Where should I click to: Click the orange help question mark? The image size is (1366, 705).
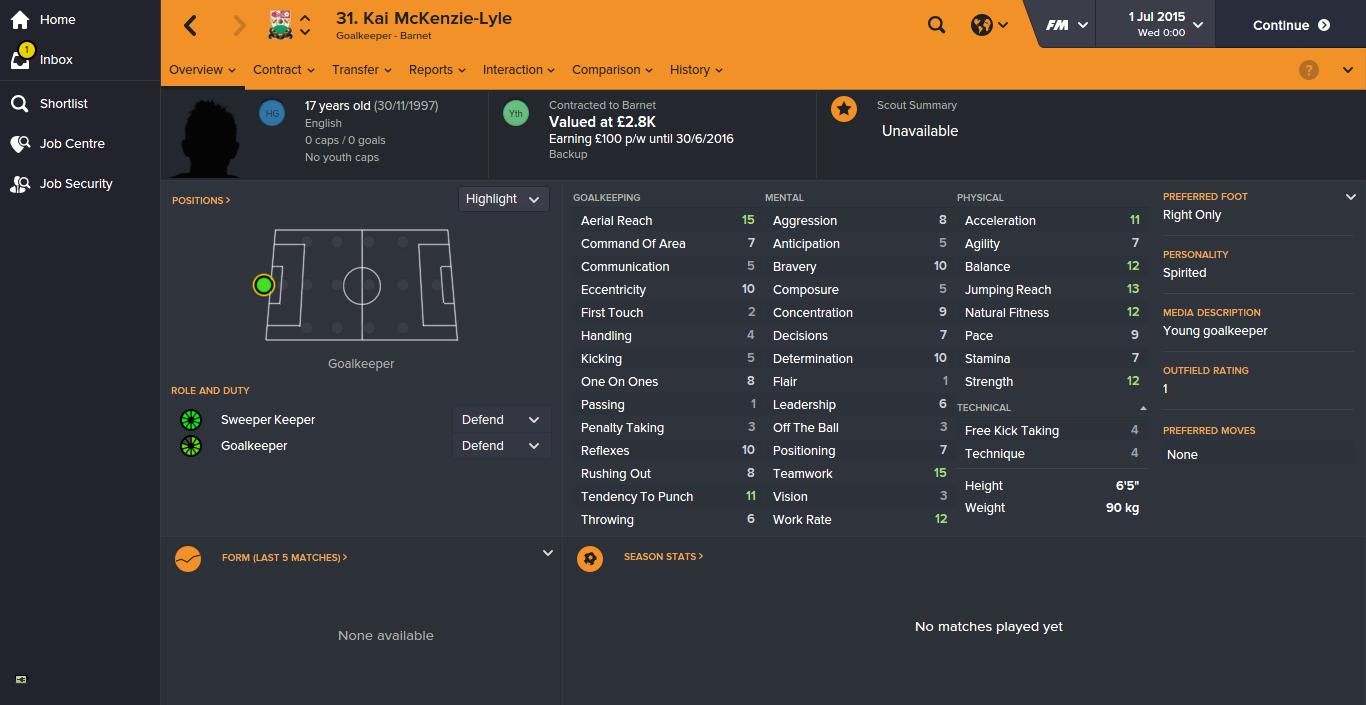pyautogui.click(x=1308, y=70)
